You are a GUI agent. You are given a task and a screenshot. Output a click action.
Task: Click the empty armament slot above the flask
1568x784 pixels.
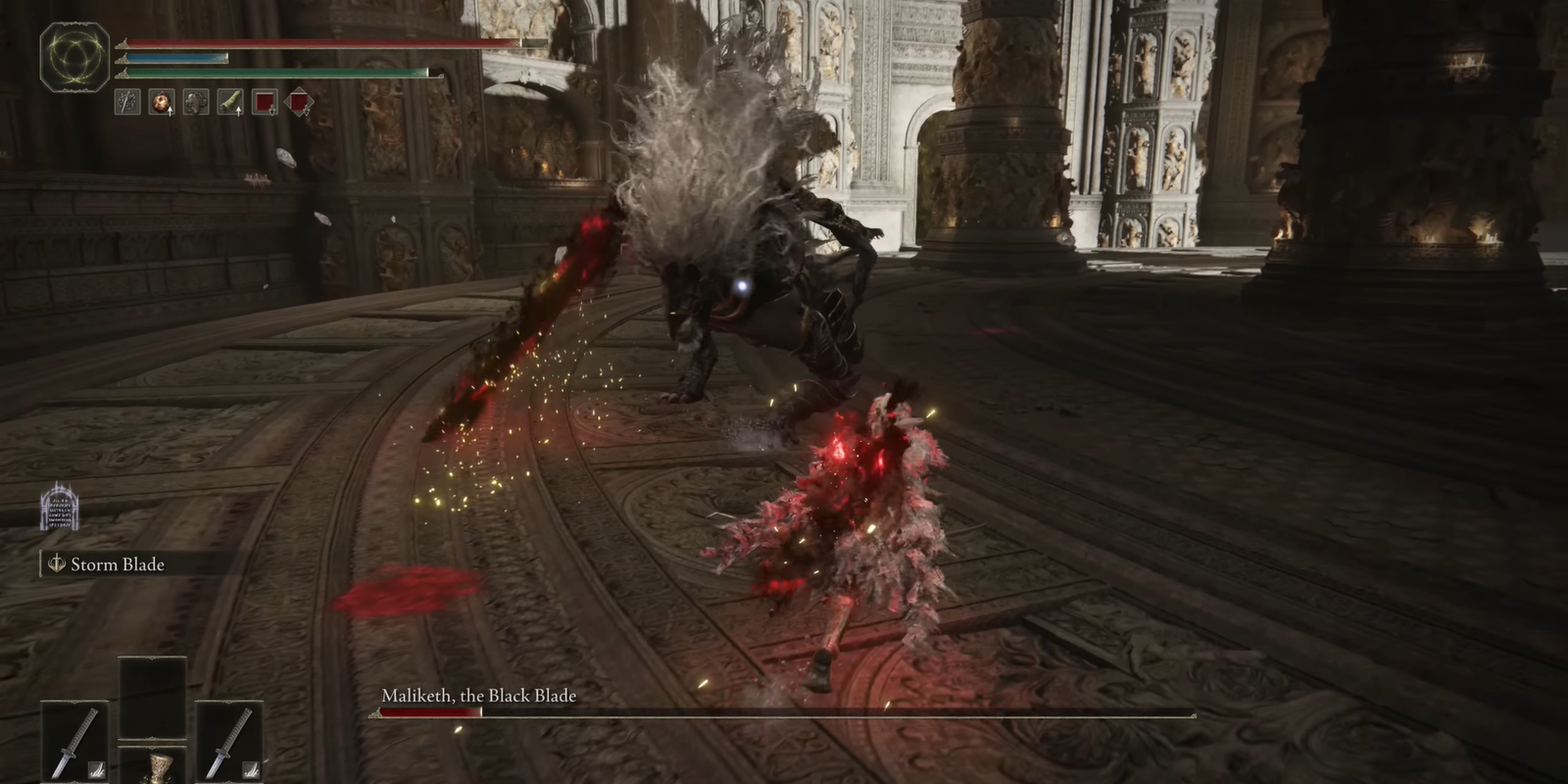tap(152, 696)
